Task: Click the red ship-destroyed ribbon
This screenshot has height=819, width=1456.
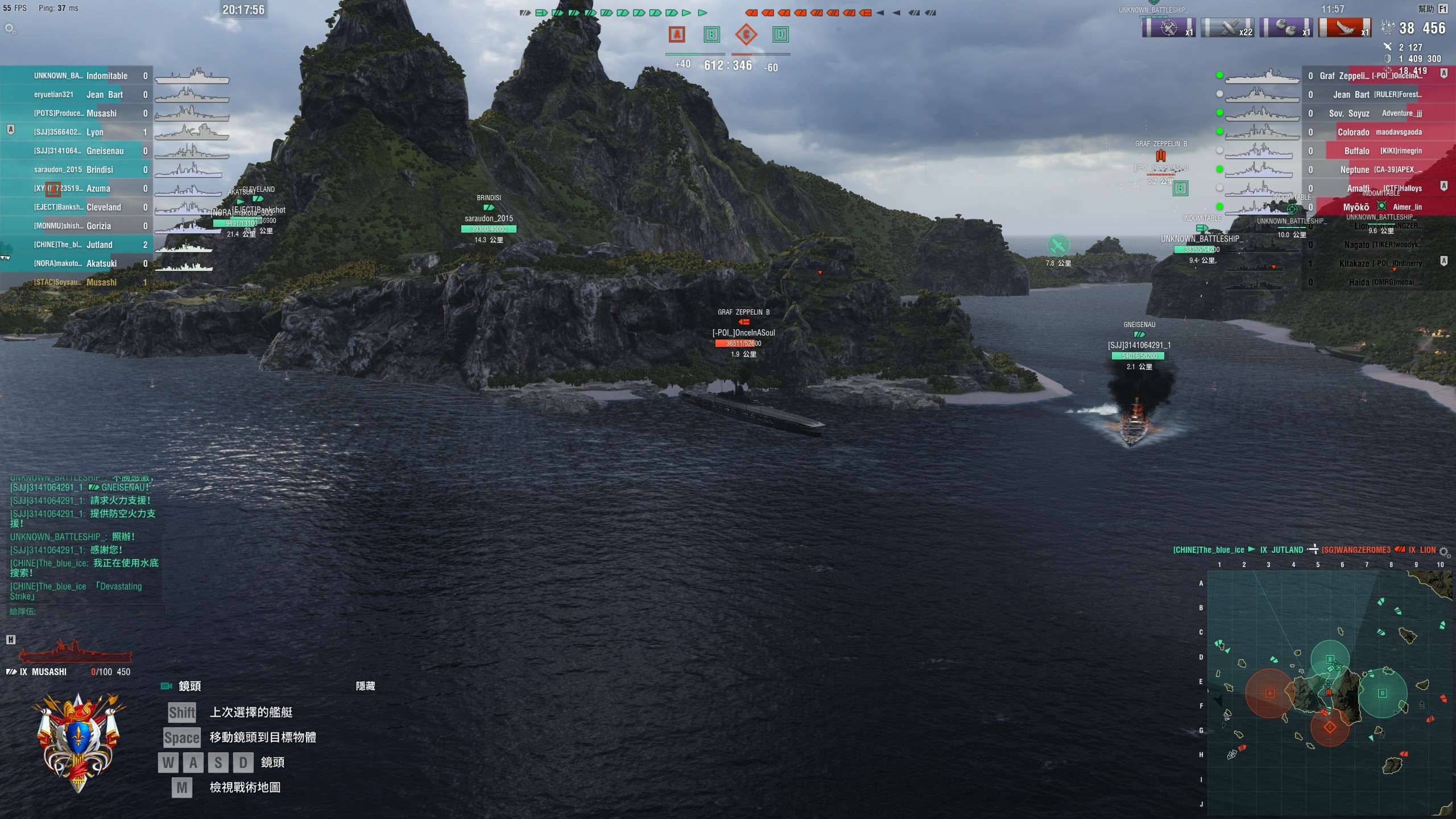Action: pos(1345,27)
